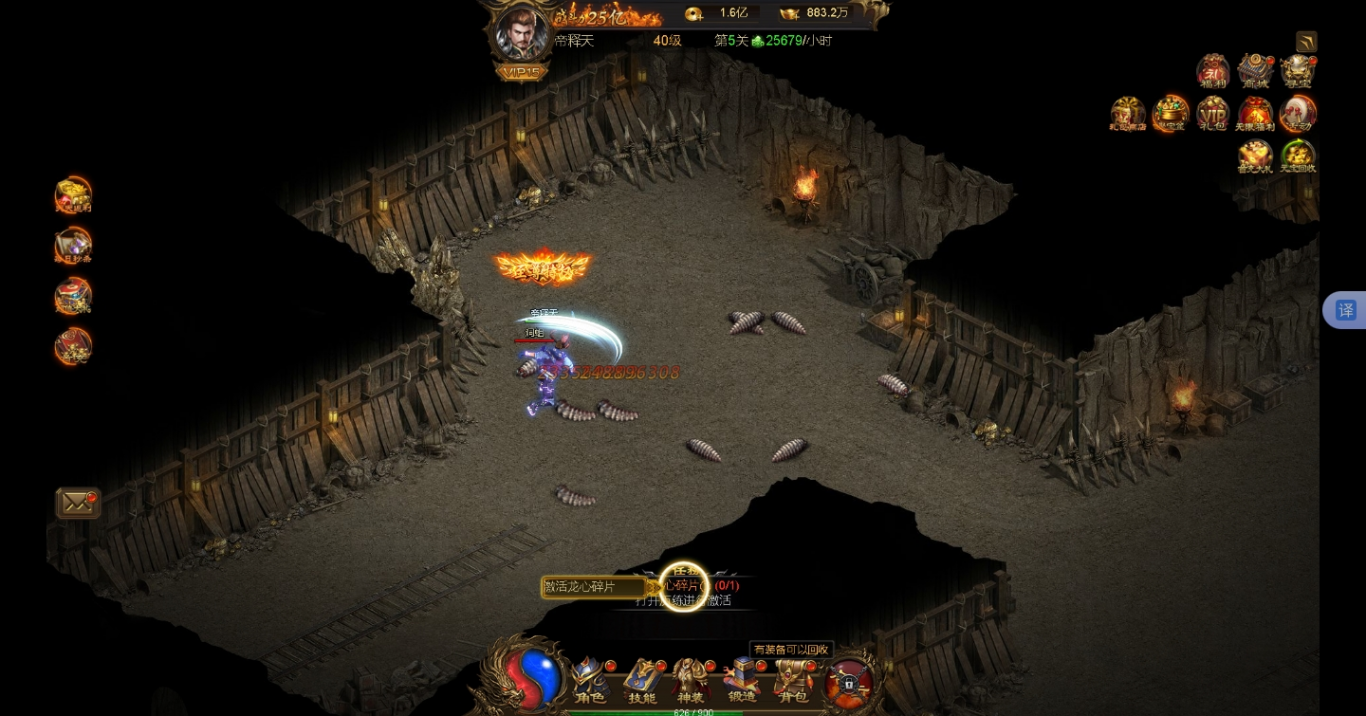Open the 礼包商店 gift shop icon

(1127, 114)
